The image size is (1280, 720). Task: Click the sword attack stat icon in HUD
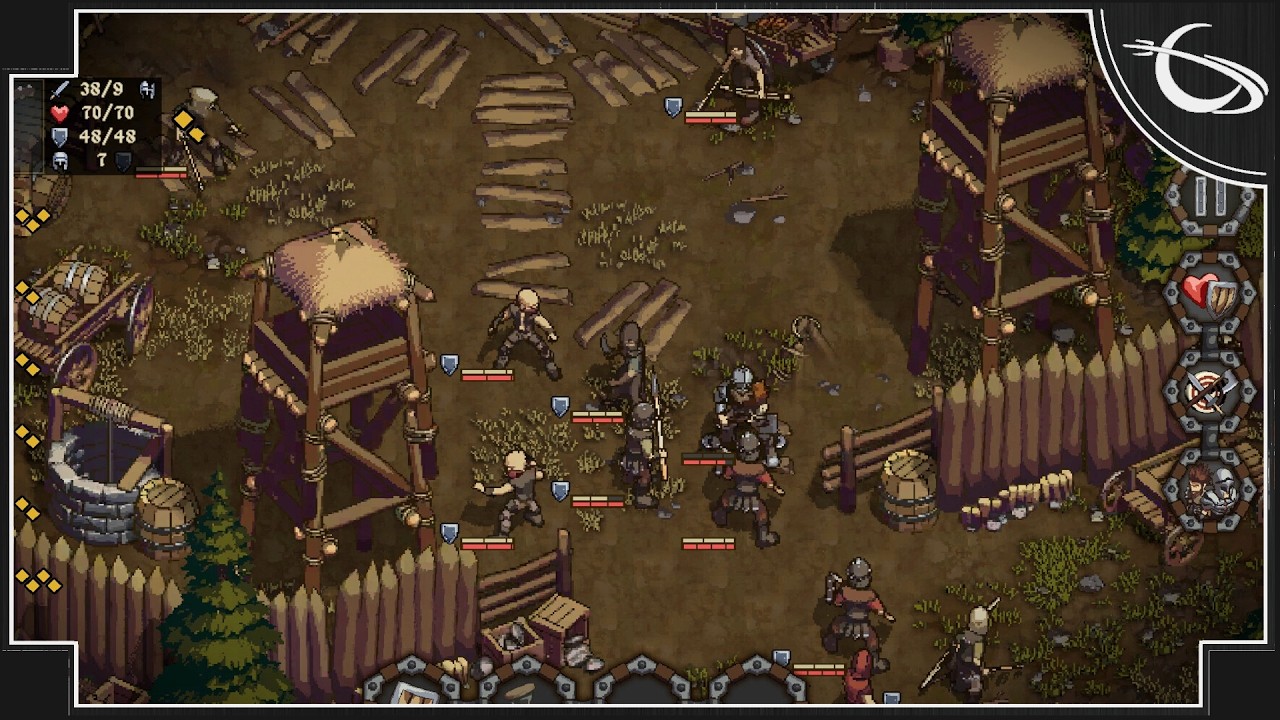pyautogui.click(x=60, y=91)
